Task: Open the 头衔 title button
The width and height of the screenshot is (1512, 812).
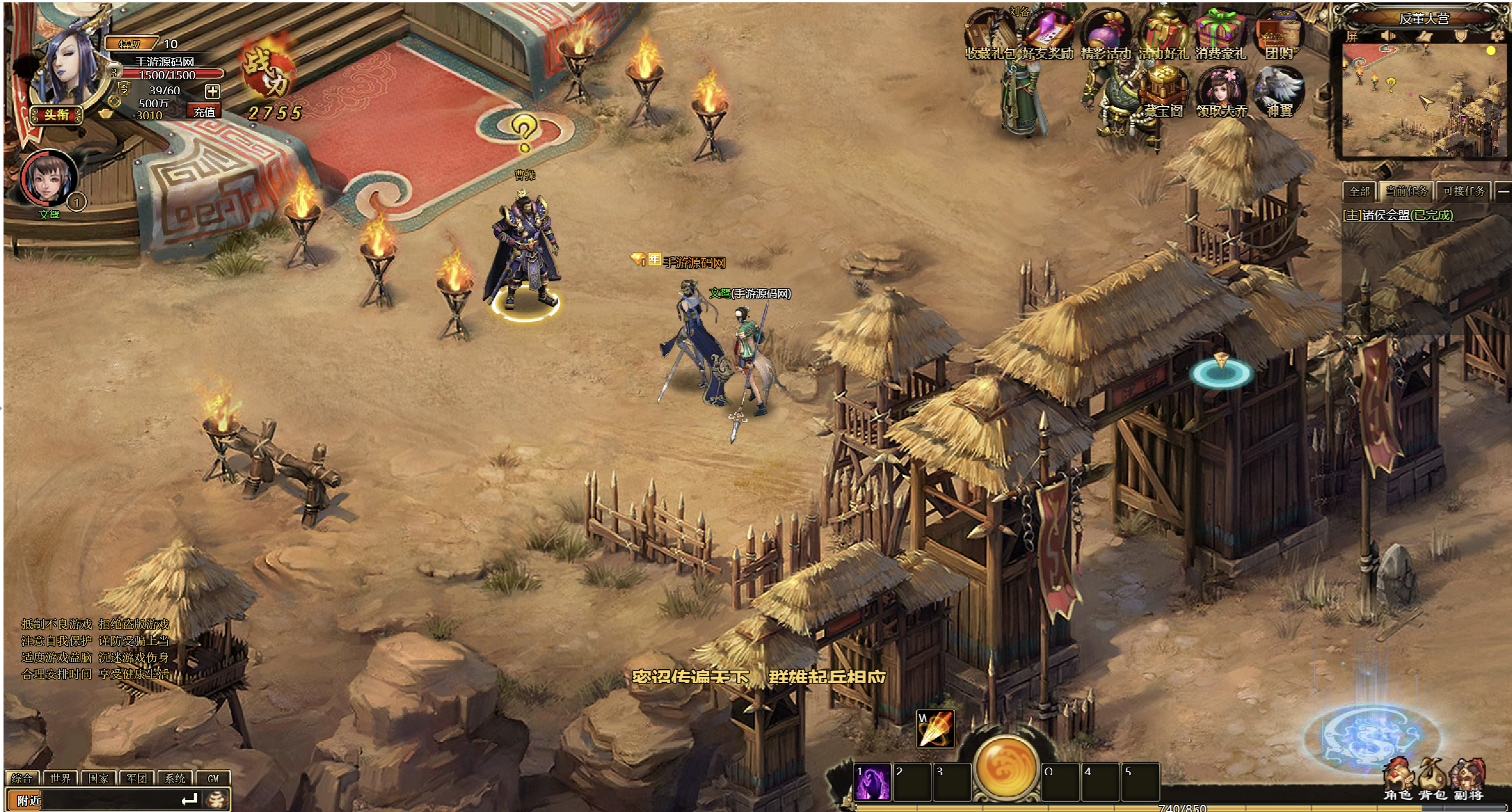Action: click(x=56, y=114)
